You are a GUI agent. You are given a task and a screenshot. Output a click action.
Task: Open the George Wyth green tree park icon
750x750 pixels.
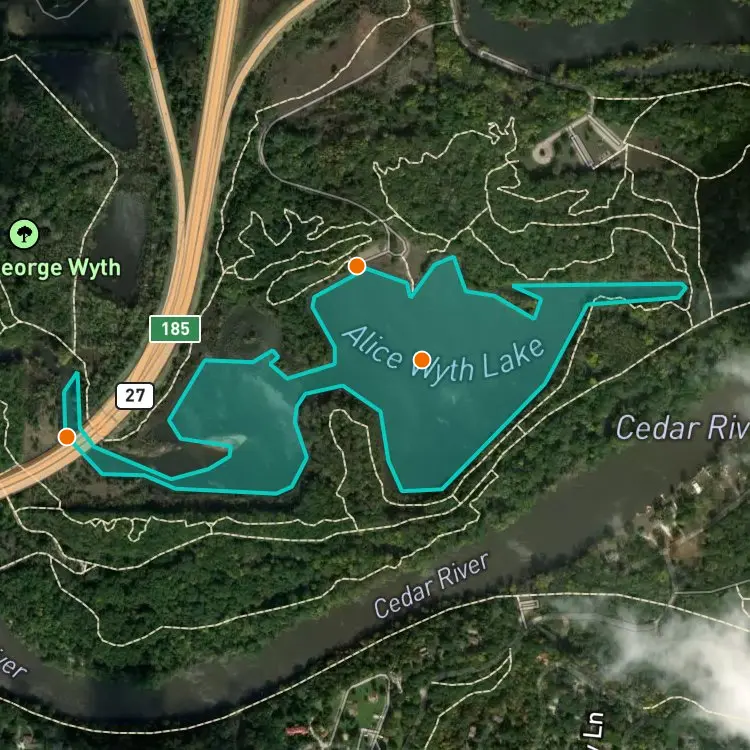tap(22, 235)
